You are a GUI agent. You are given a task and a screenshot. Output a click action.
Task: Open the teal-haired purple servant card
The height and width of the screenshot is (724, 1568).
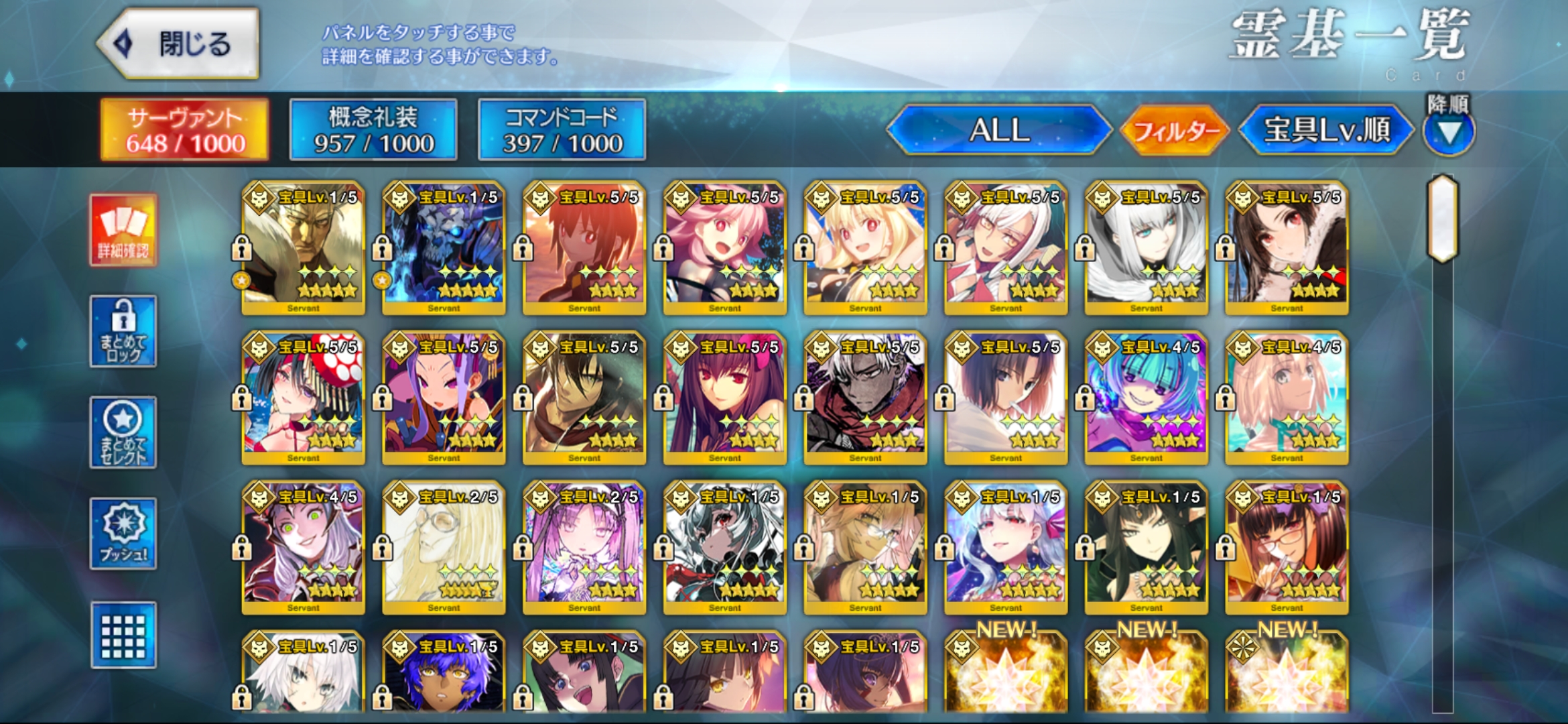click(1146, 398)
